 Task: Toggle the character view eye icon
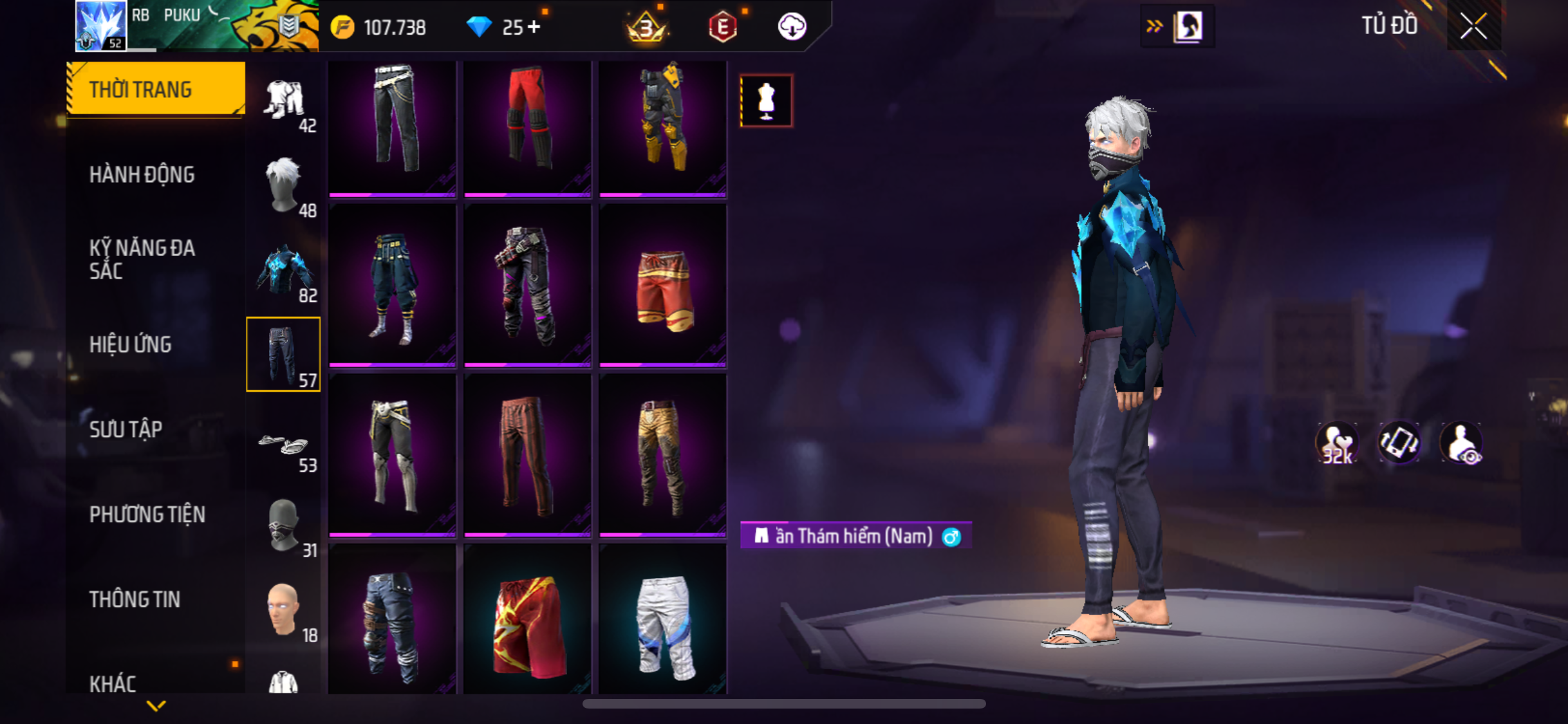[x=1461, y=443]
